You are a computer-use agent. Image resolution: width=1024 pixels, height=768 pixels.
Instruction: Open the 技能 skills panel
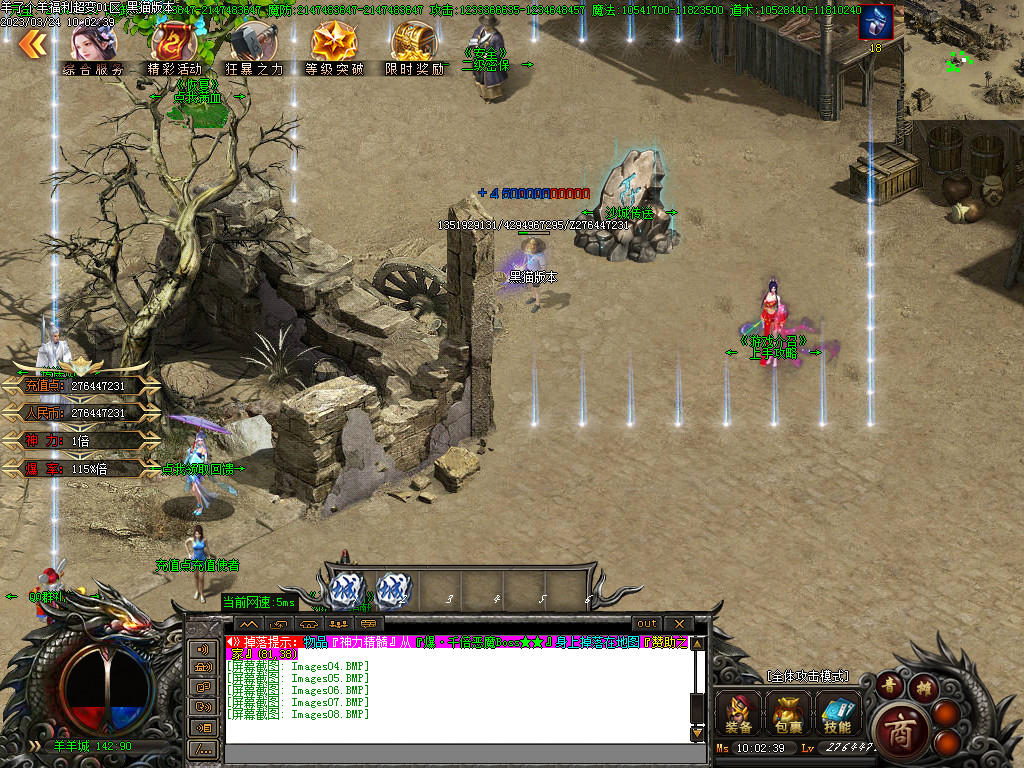point(837,714)
